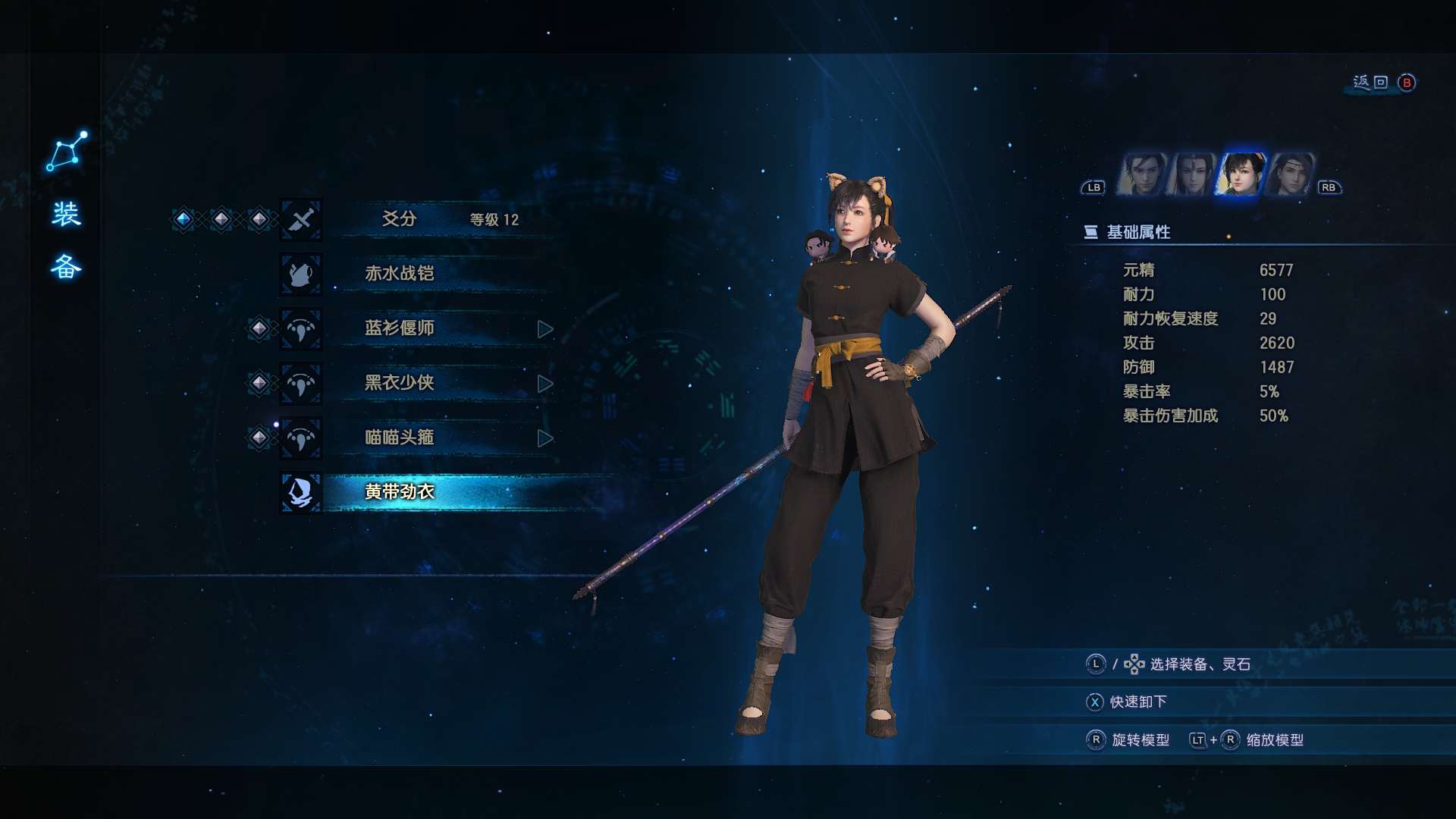Switch to the male portrait with the headband
Image resolution: width=1456 pixels, height=819 pixels.
[1289, 174]
